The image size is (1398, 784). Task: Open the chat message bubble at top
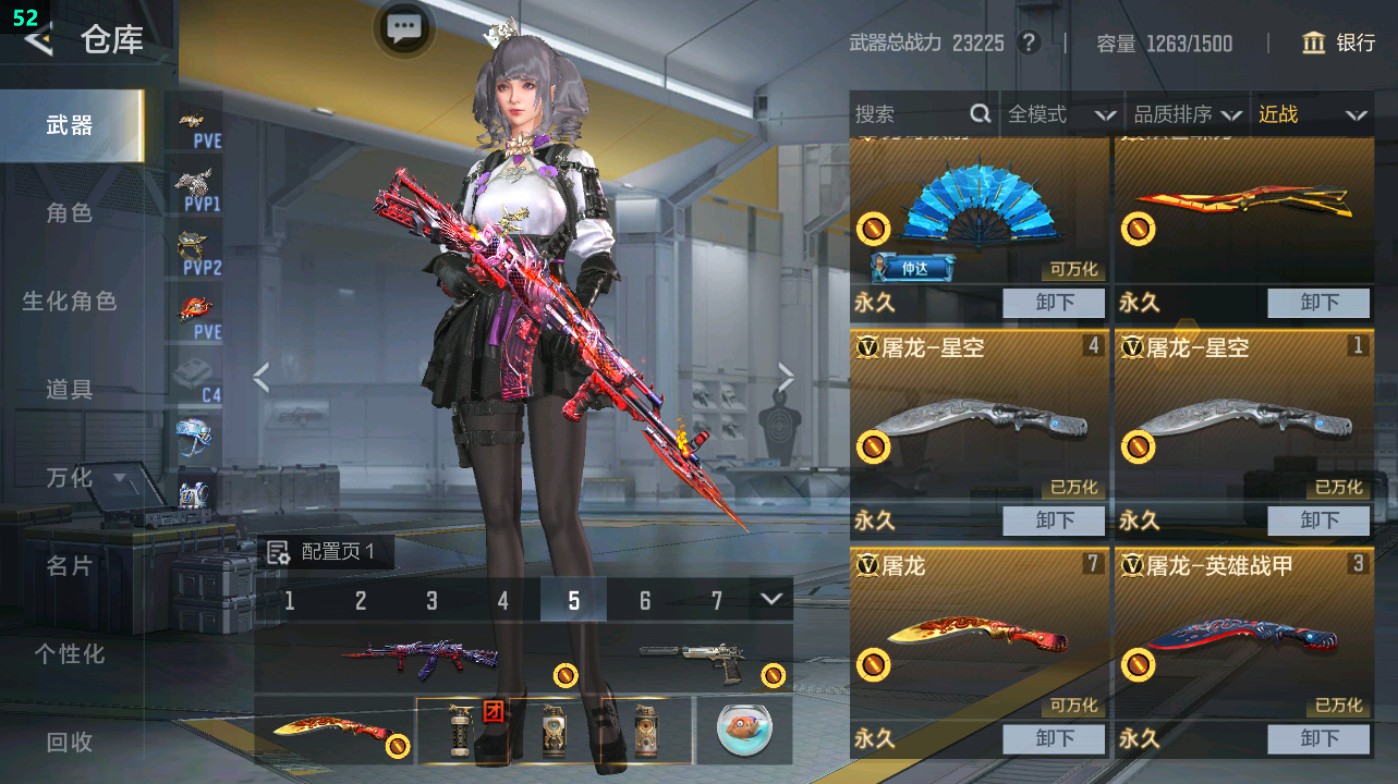(403, 29)
